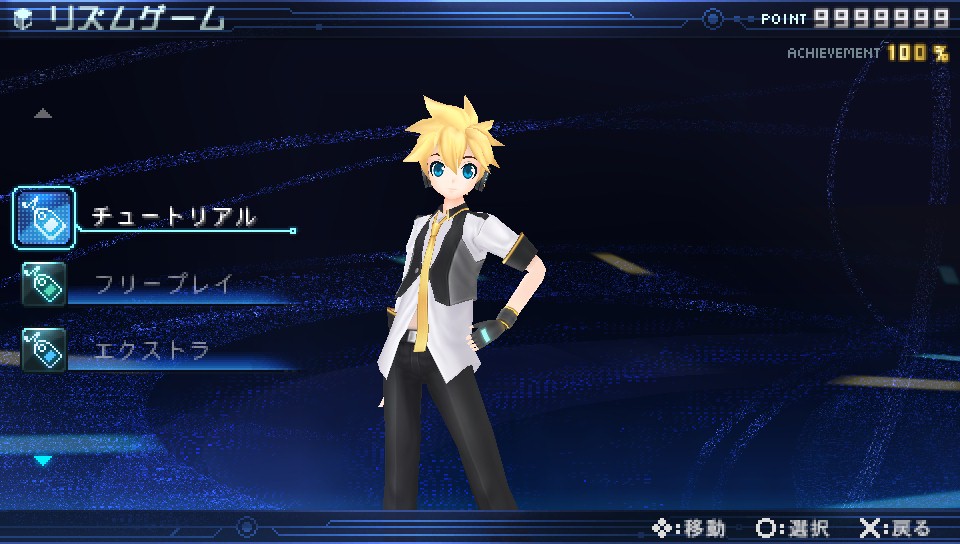Image resolution: width=960 pixels, height=544 pixels.
Task: Open the フリープレイ mode
Action: pos(163,284)
